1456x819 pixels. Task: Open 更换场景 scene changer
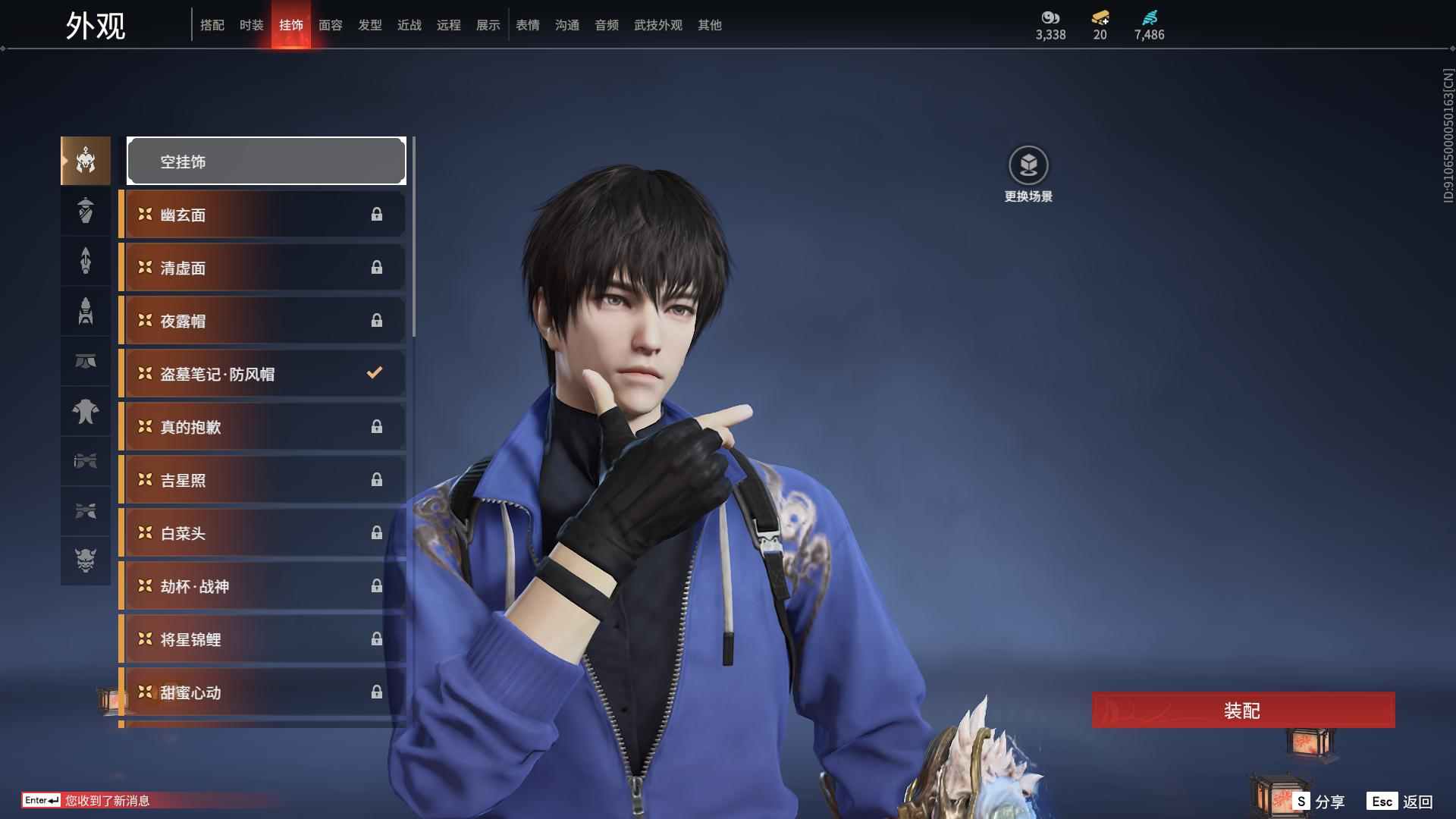click(1028, 174)
